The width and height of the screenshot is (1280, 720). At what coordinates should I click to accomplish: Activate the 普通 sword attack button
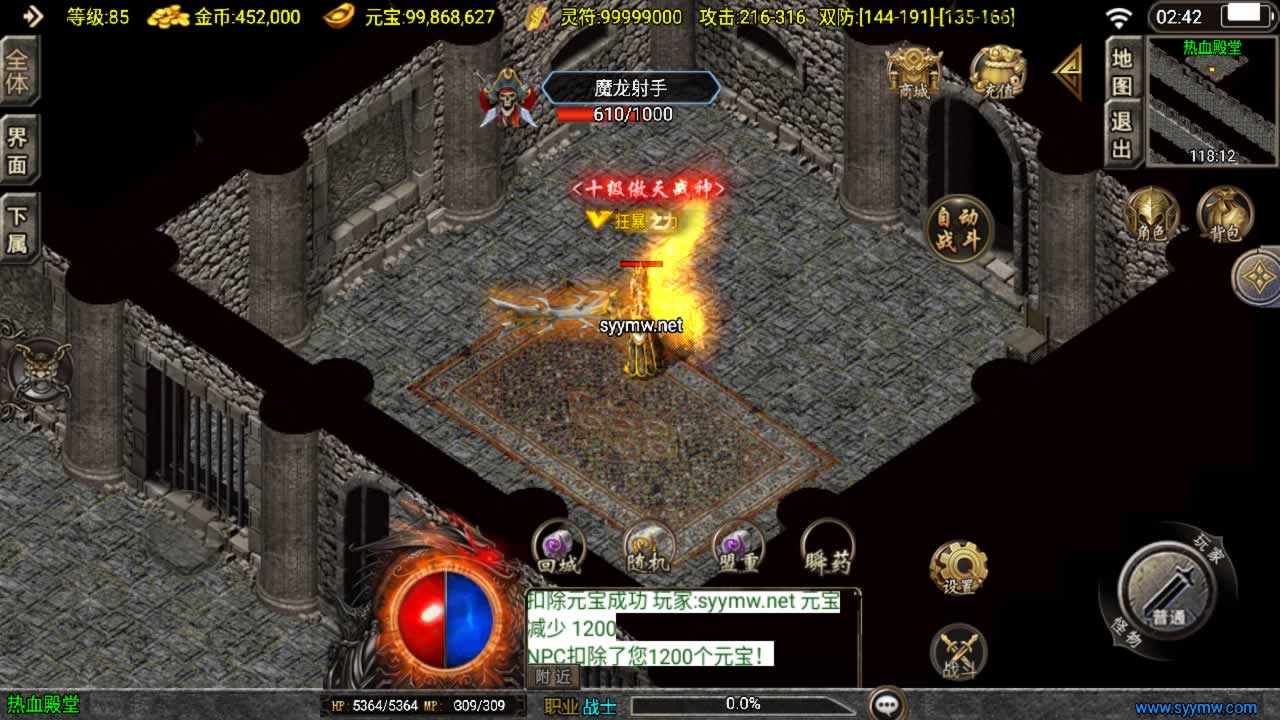(1166, 592)
